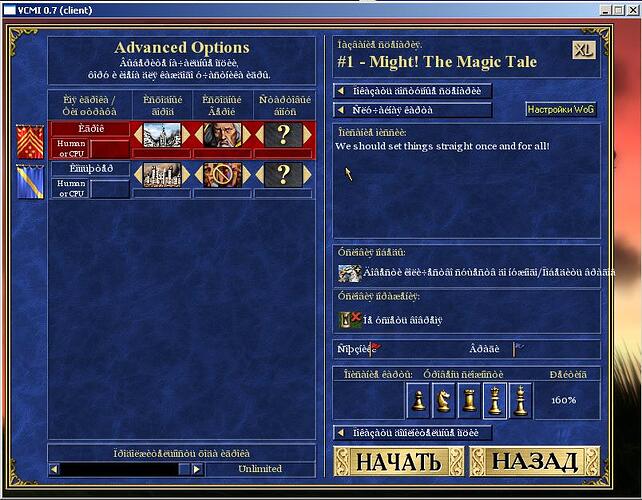
Task: Click the red player flag banner
Action: [x=30, y=139]
